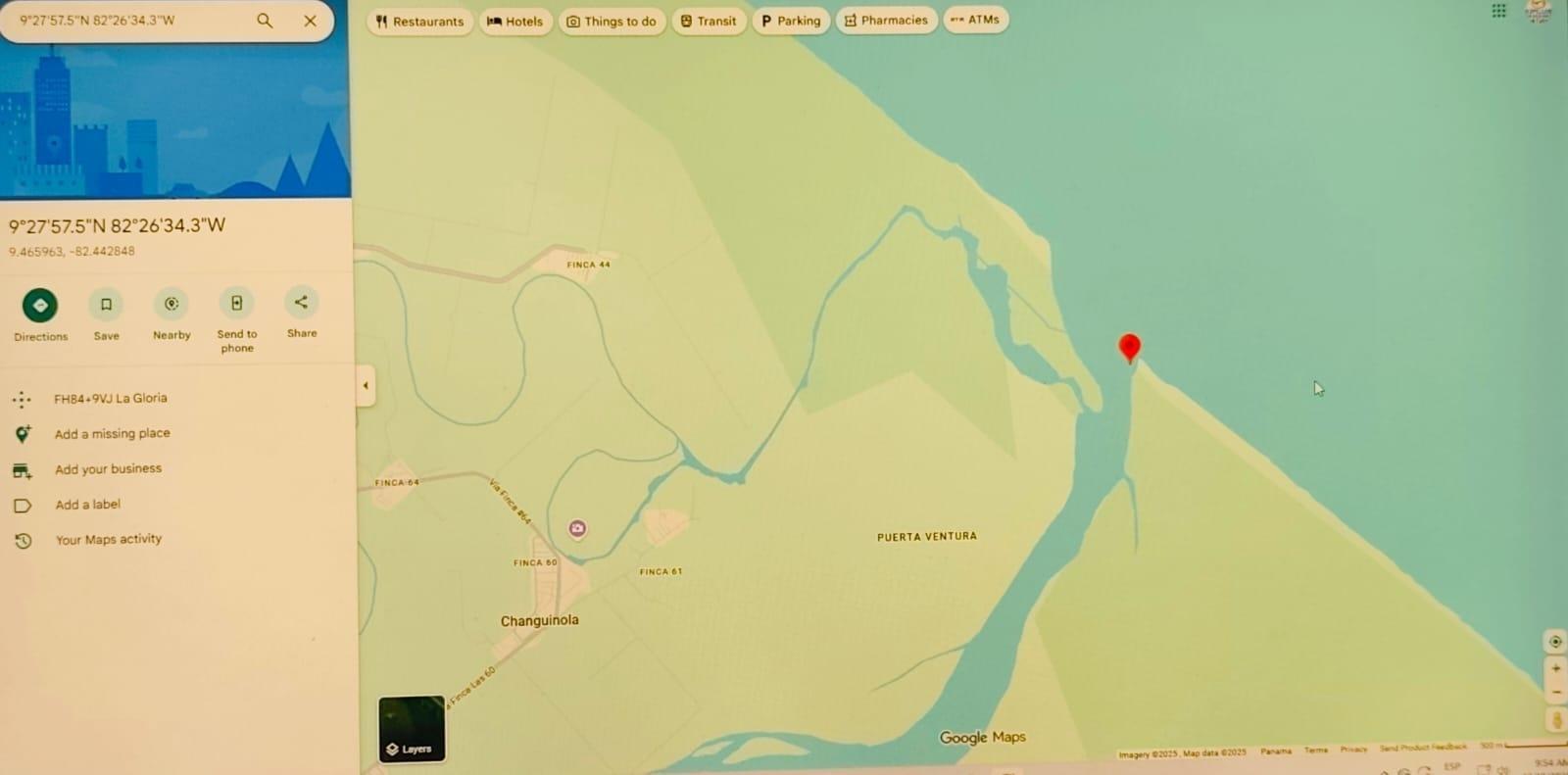Share this location
This screenshot has height=775, width=1568.
pyautogui.click(x=301, y=303)
